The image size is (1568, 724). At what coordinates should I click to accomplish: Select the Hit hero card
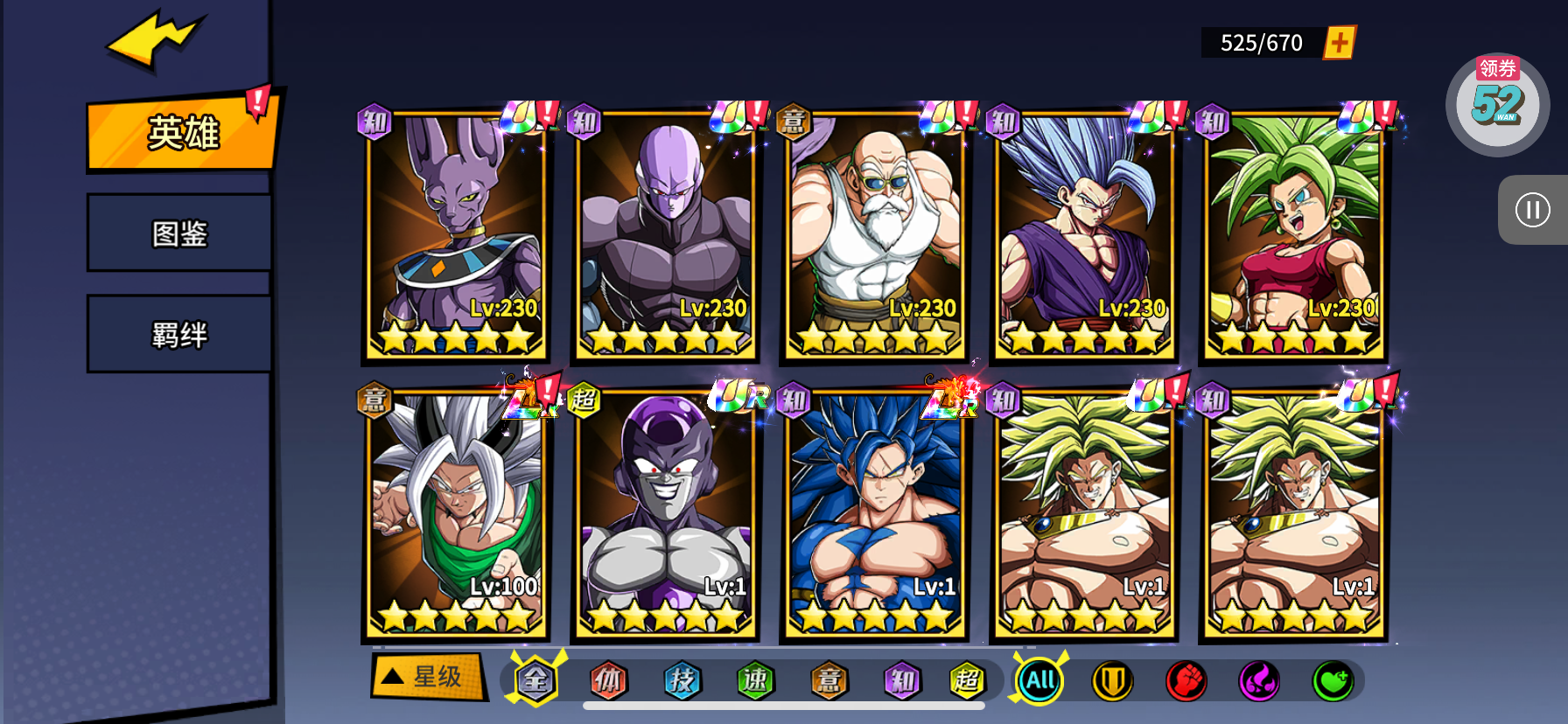tap(665, 236)
